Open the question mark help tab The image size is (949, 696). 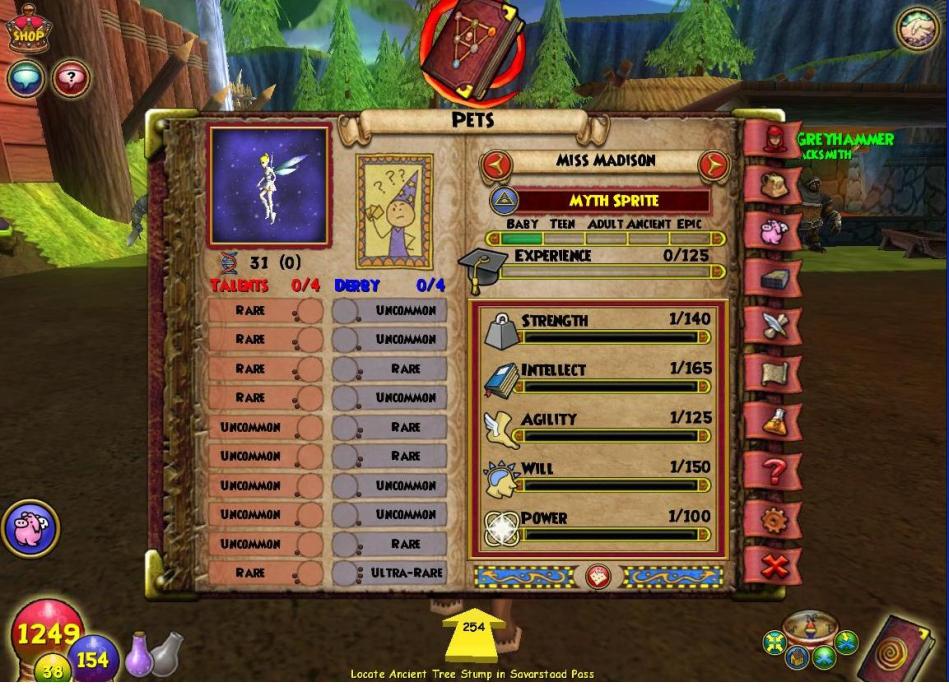pos(773,469)
